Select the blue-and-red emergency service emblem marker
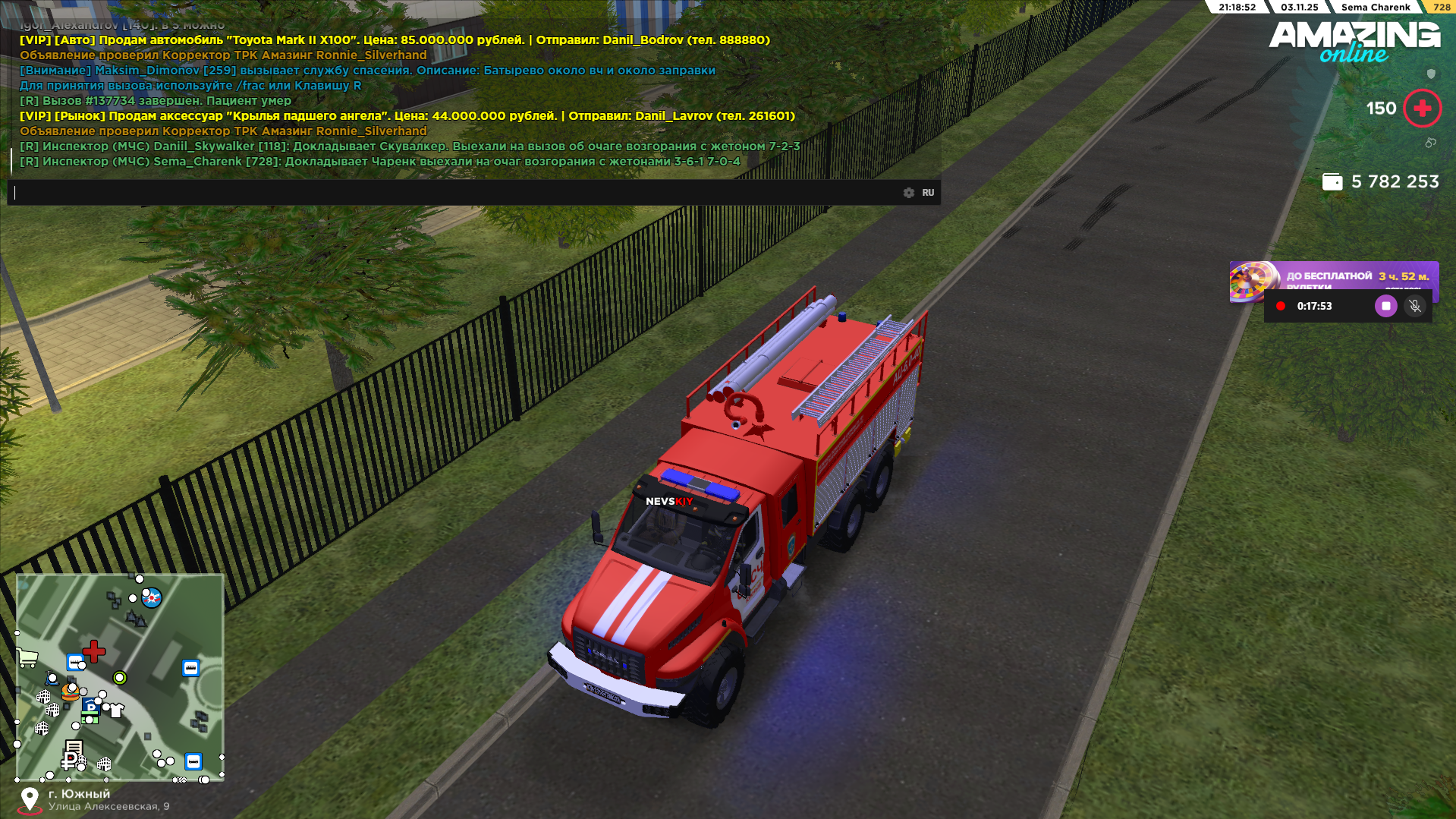The image size is (1456, 819). (152, 598)
